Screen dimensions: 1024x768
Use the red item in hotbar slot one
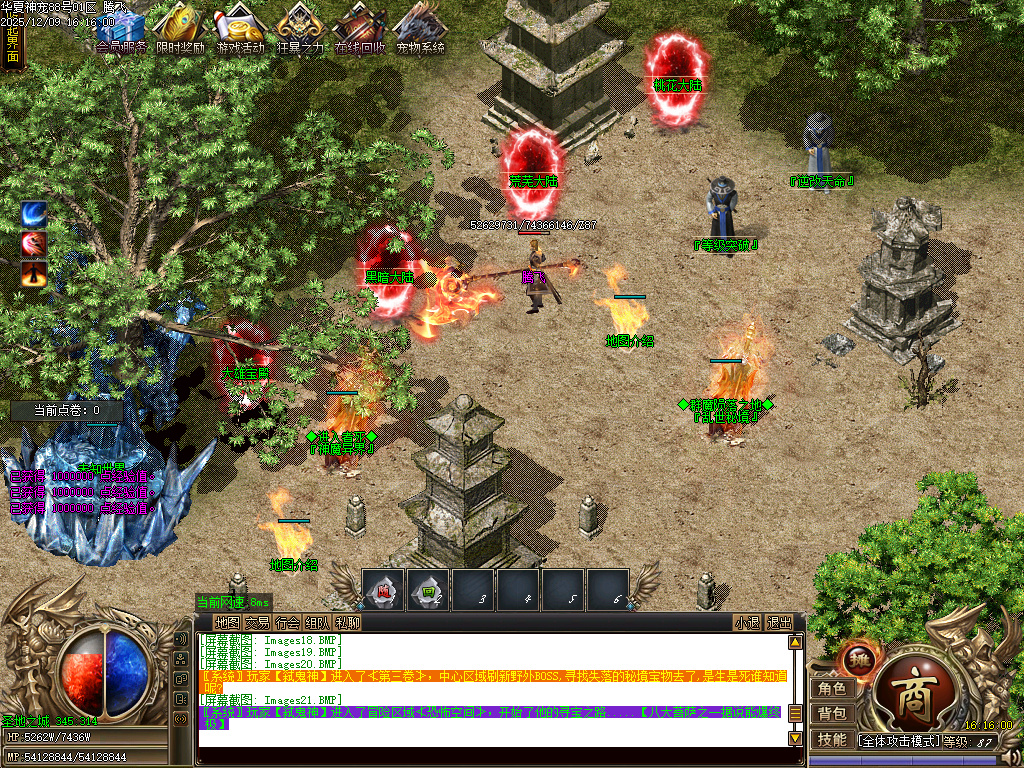[384, 590]
